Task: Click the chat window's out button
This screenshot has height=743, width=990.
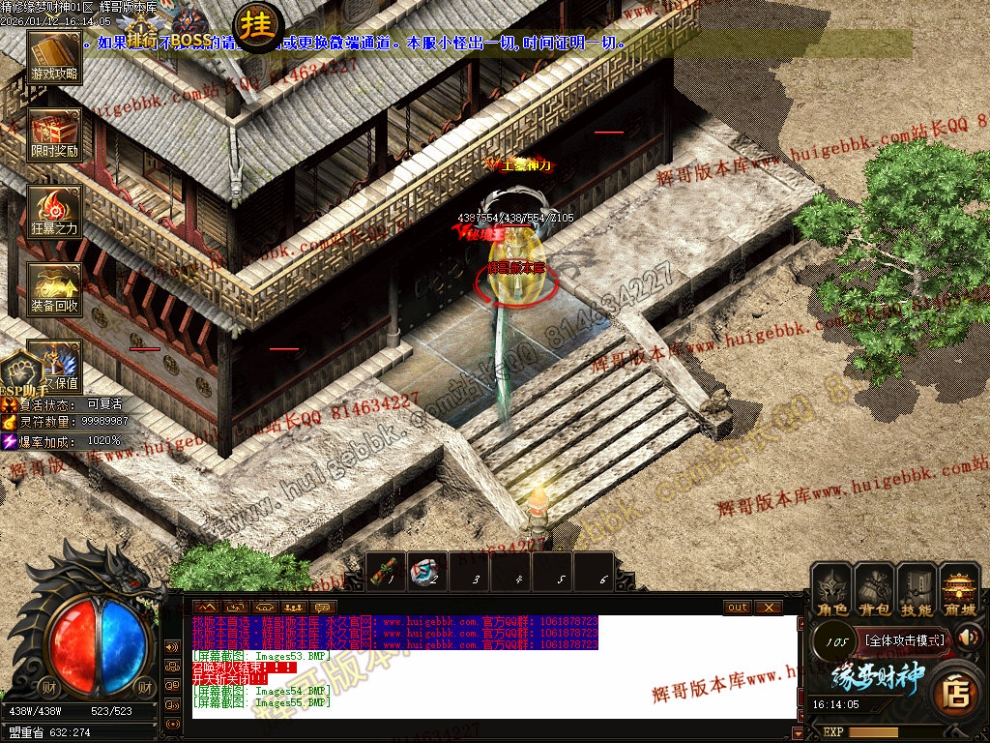Action: pos(737,607)
